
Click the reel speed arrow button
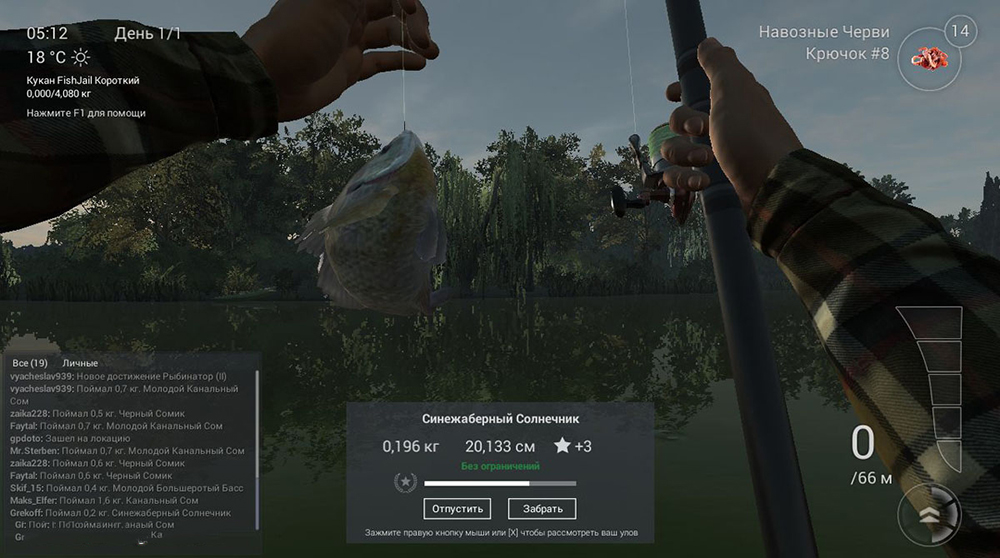929,516
